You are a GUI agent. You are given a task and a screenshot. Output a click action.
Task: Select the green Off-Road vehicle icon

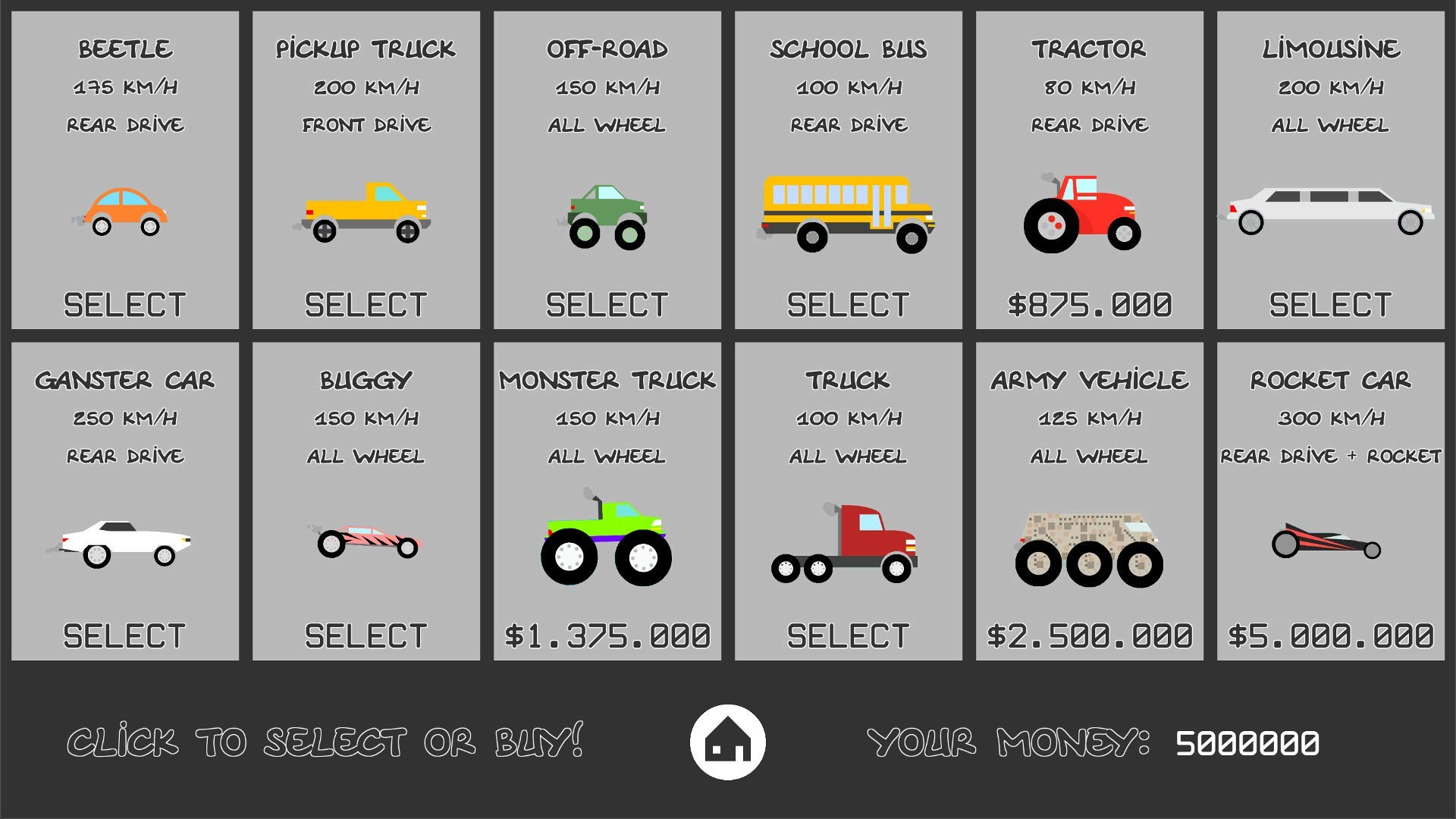click(x=607, y=216)
